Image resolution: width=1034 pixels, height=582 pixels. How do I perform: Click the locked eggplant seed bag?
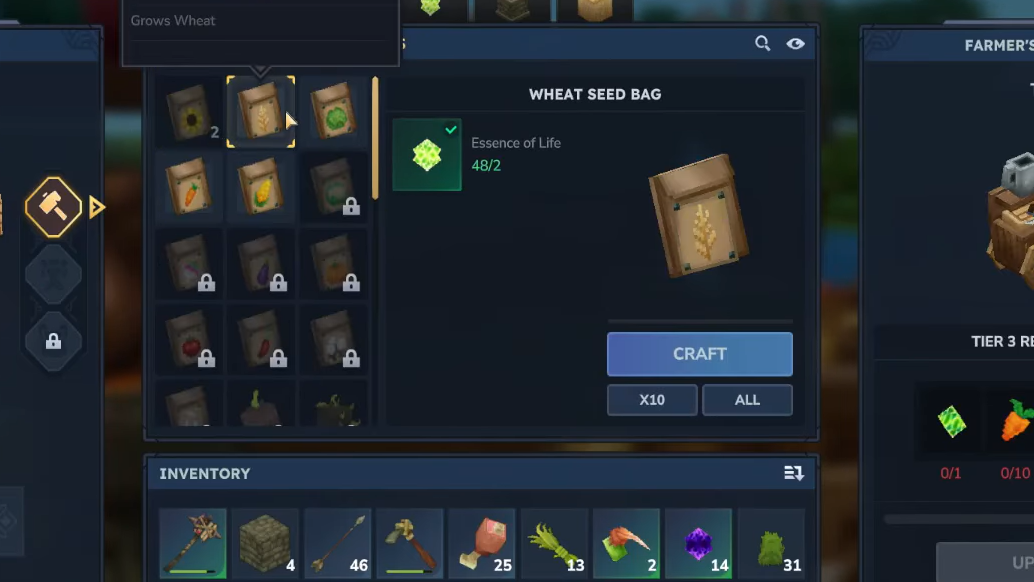pyautogui.click(x=260, y=264)
